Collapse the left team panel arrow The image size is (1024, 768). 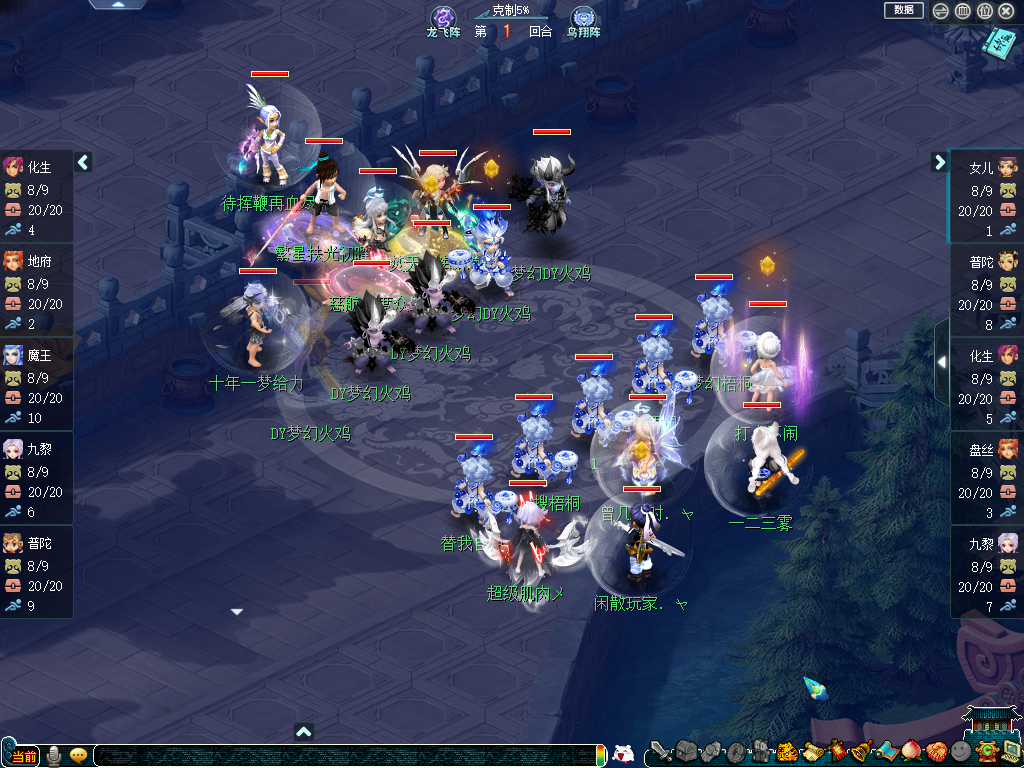pos(84,162)
